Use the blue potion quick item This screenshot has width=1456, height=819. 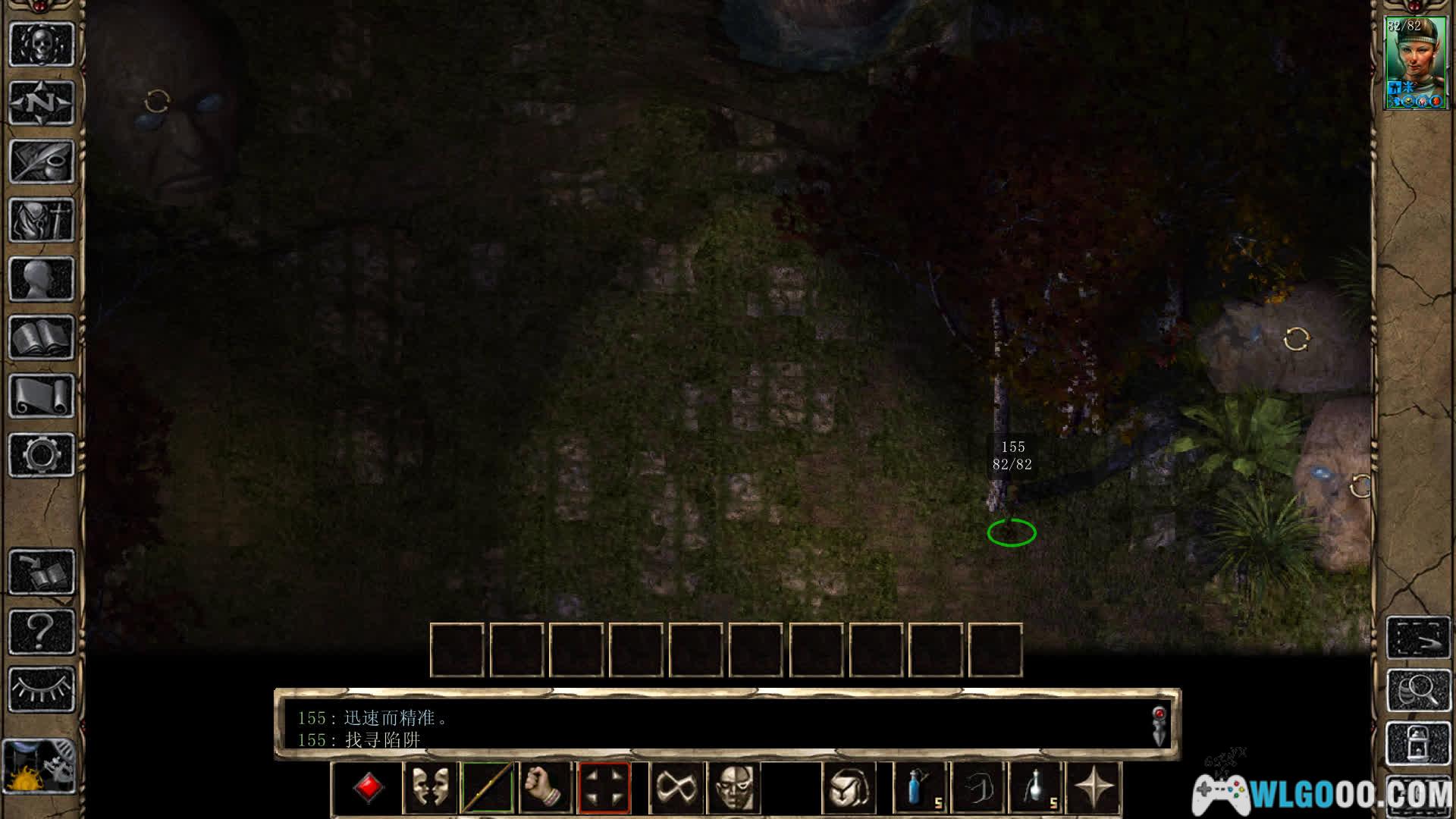coord(921,788)
